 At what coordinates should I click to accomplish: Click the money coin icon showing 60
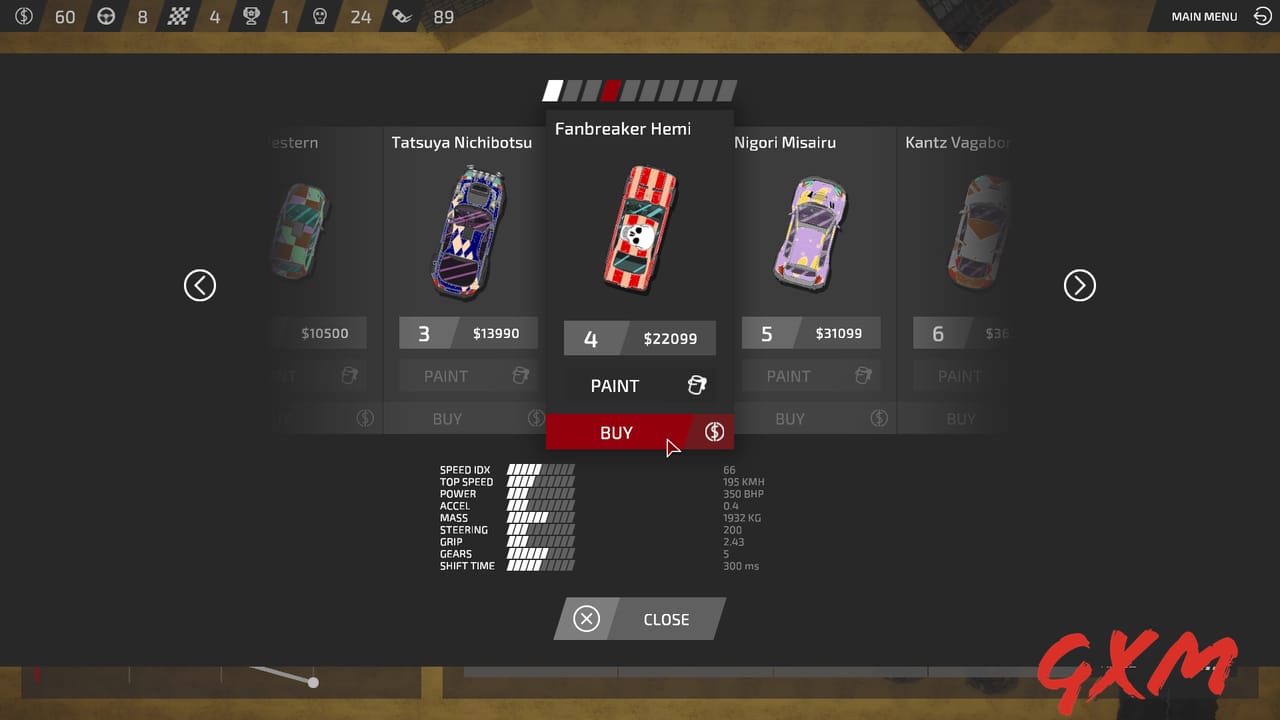(24, 16)
